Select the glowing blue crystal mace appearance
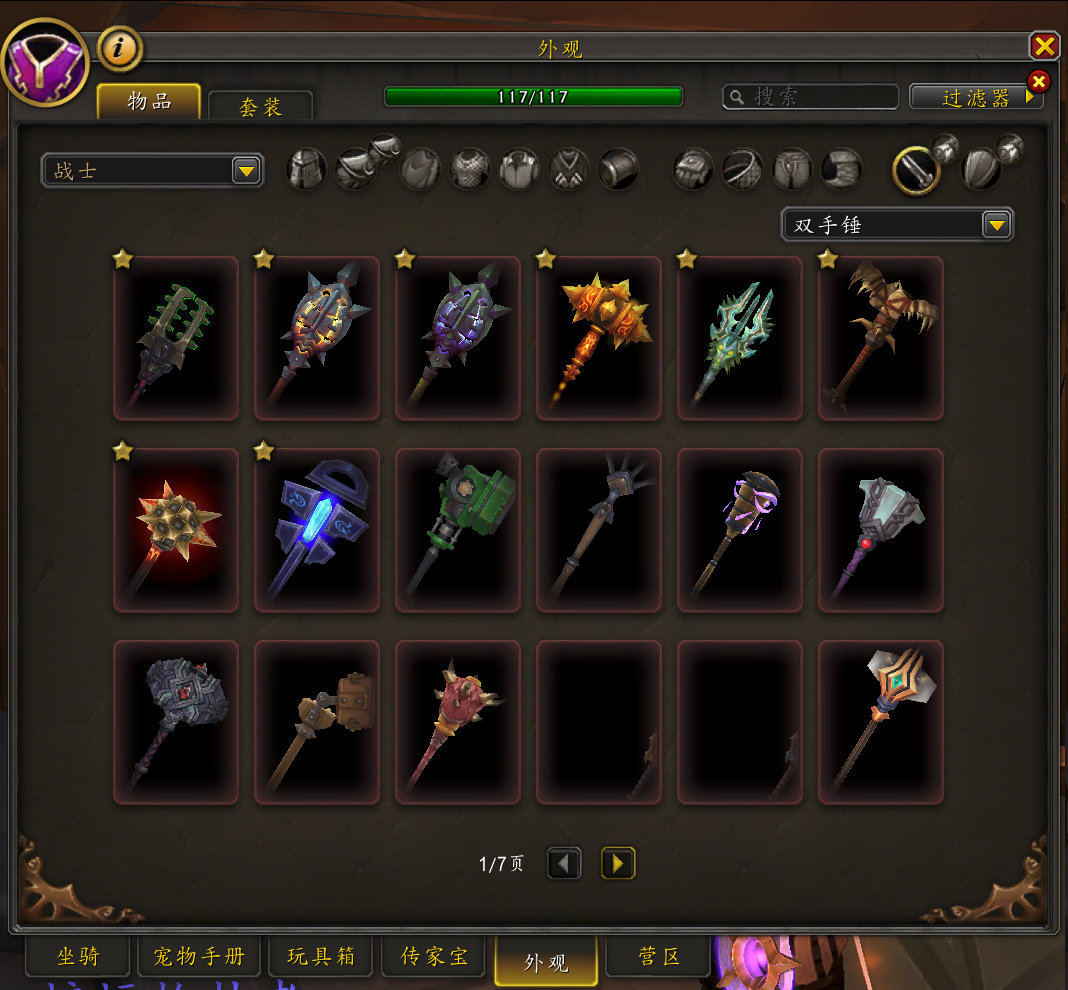The height and width of the screenshot is (990, 1068). [x=317, y=530]
